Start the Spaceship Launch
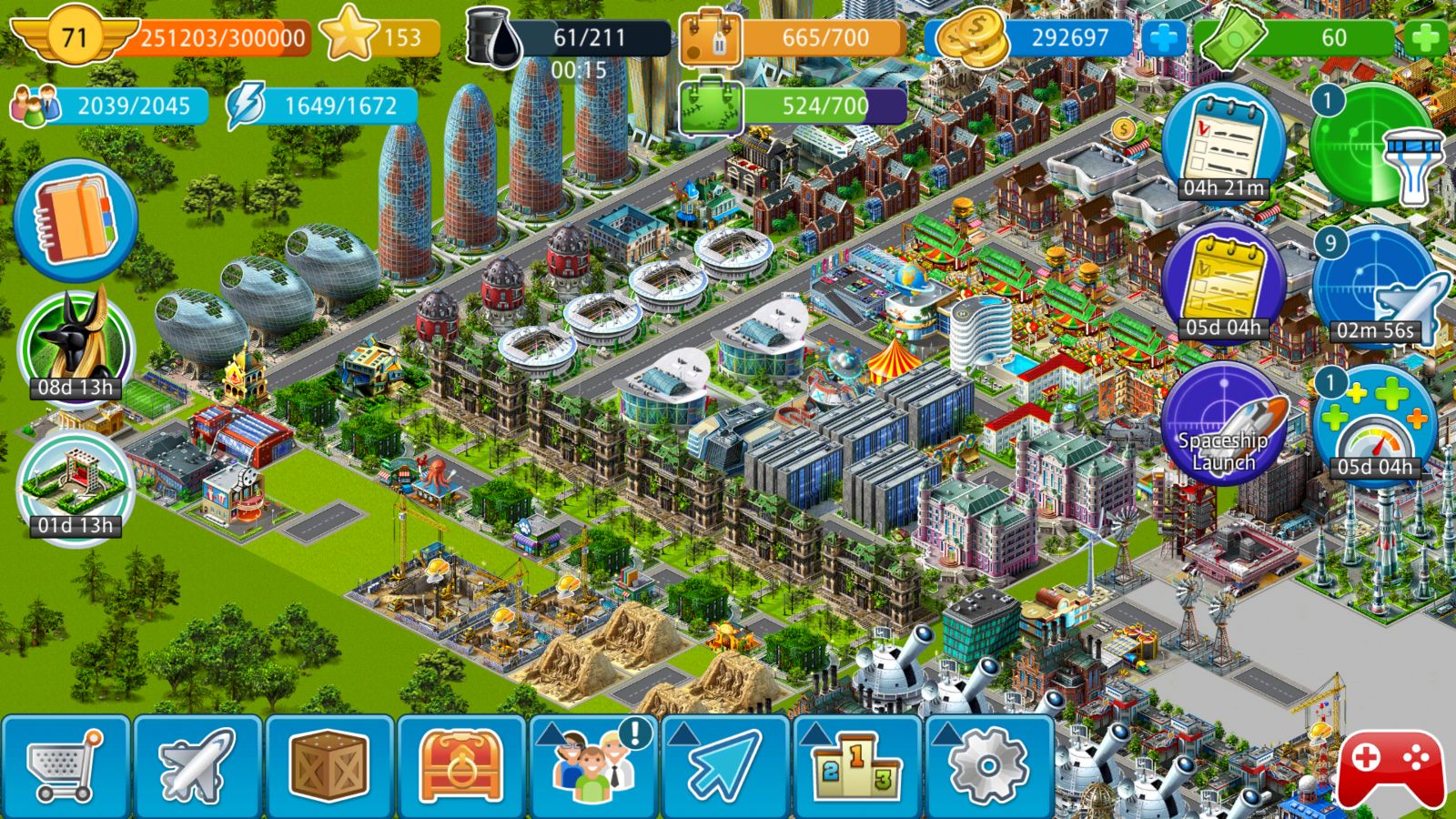Viewport: 1456px width, 819px height. pyautogui.click(x=1223, y=425)
